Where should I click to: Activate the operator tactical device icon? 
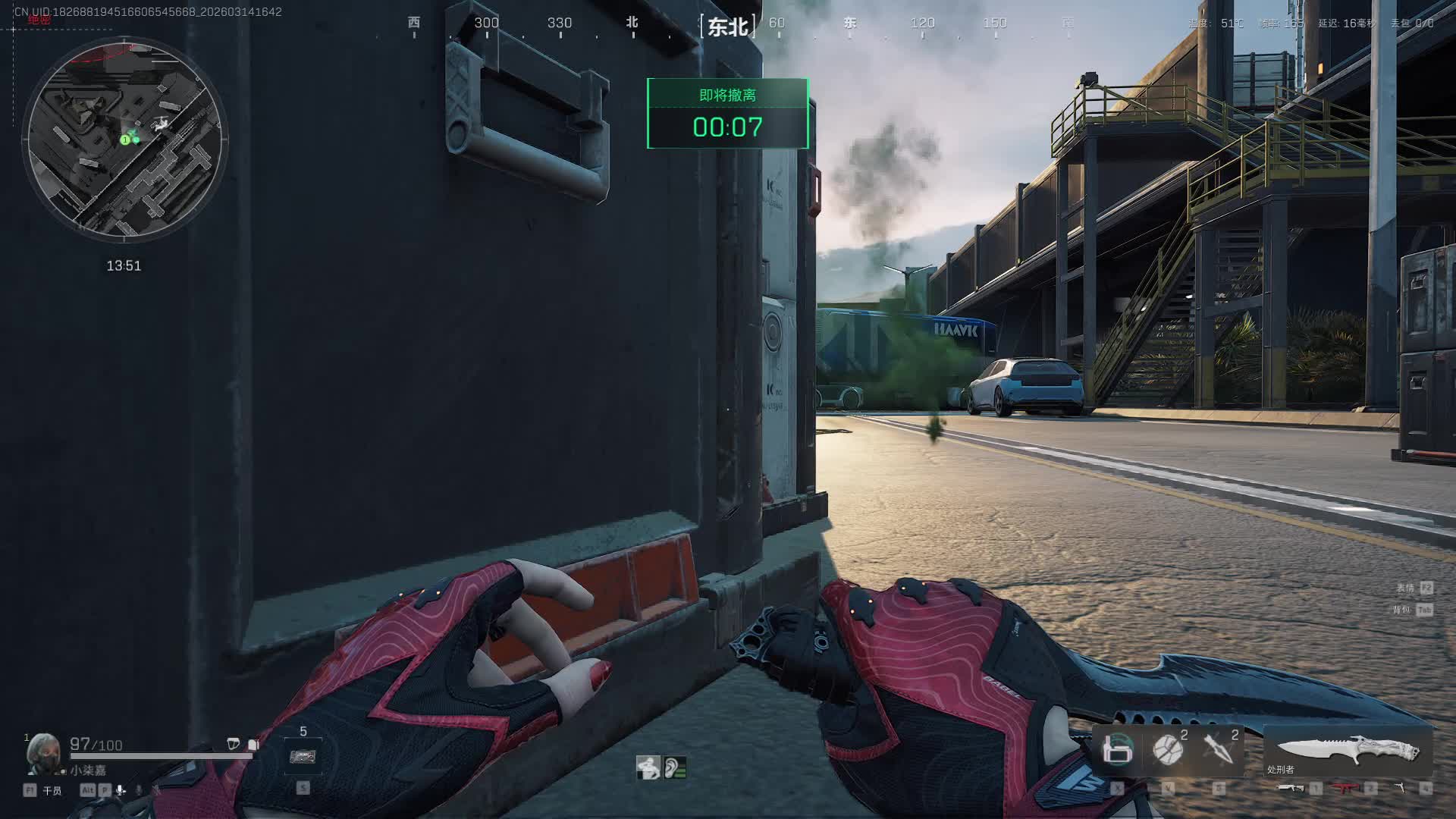pos(1117,750)
